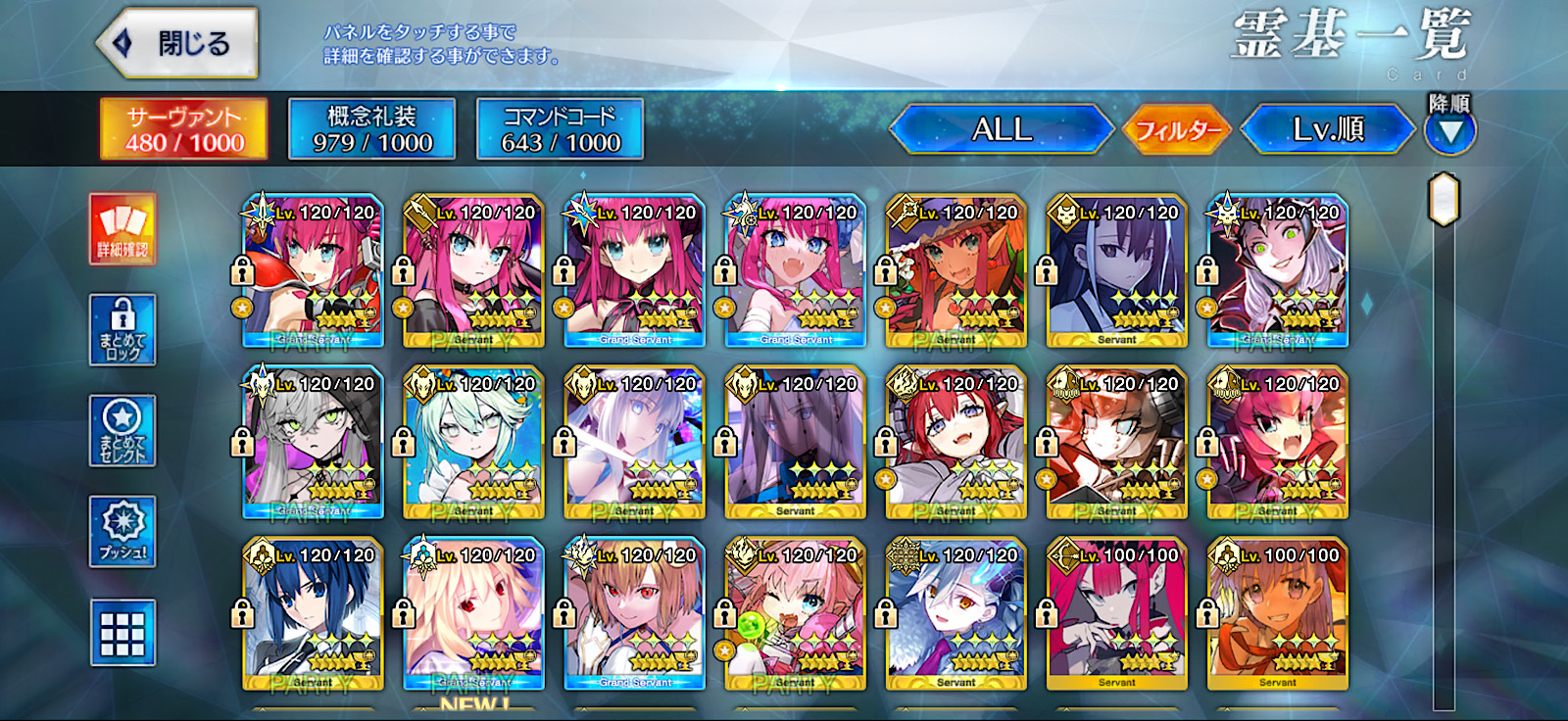Close the card list with 閉じる
This screenshot has height=721, width=1568.
(x=178, y=43)
